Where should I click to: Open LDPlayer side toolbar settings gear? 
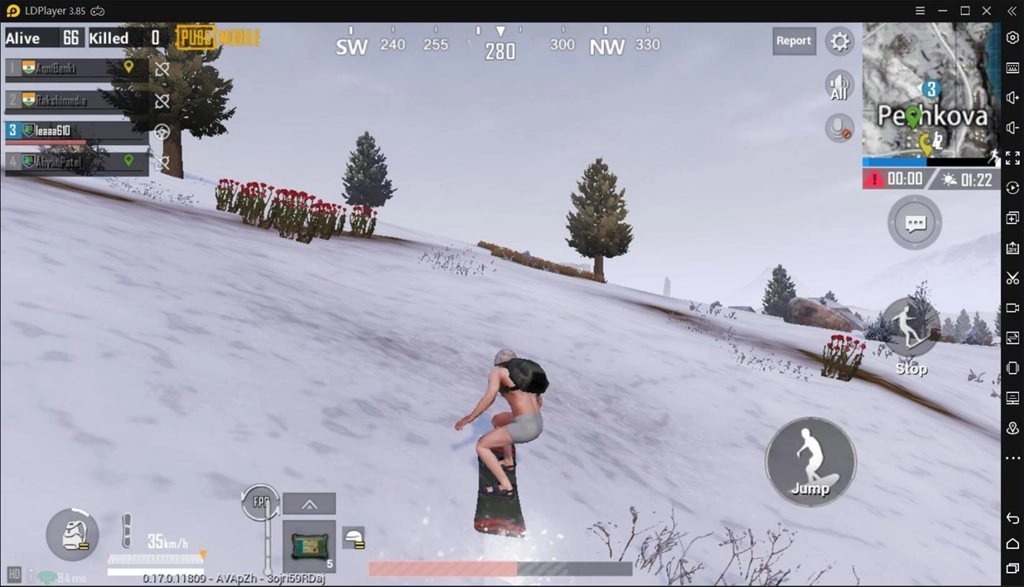pyautogui.click(x=1012, y=37)
